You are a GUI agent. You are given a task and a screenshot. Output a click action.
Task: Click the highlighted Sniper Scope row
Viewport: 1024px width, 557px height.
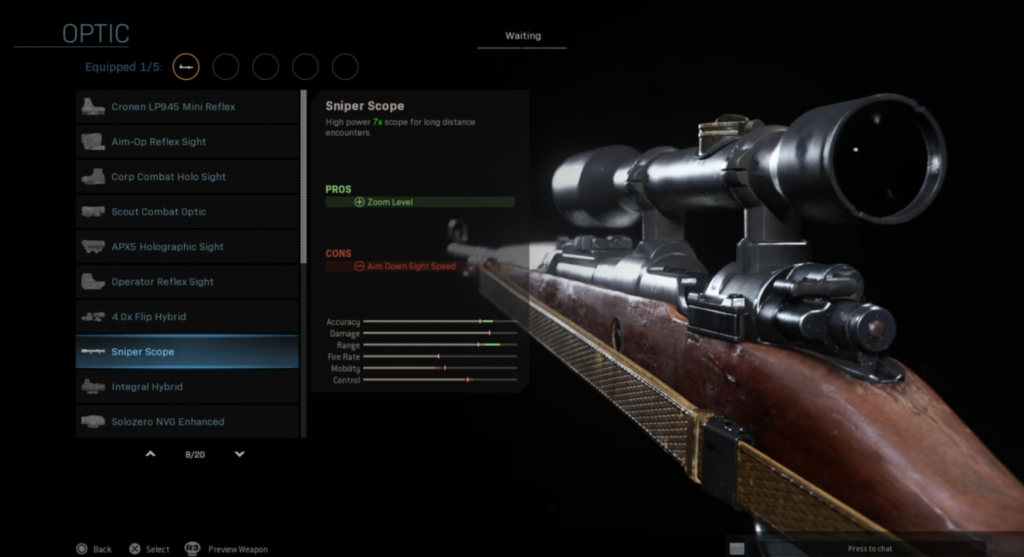pyautogui.click(x=187, y=352)
